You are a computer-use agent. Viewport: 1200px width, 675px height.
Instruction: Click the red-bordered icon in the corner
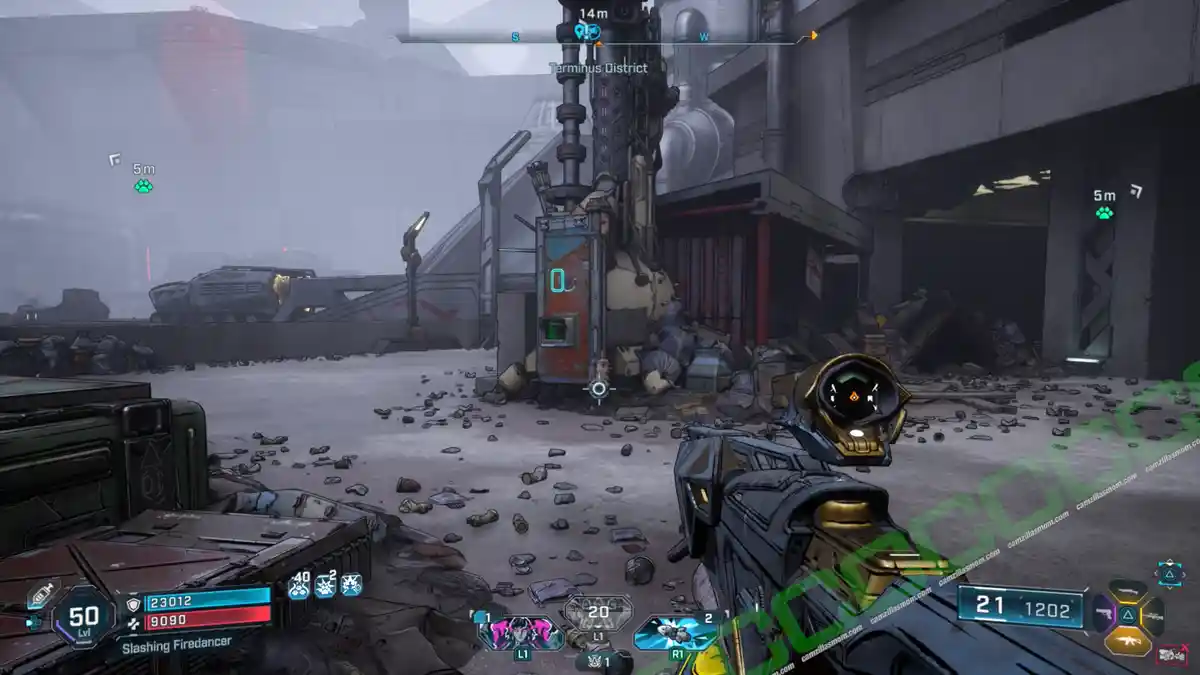tap(1171, 655)
